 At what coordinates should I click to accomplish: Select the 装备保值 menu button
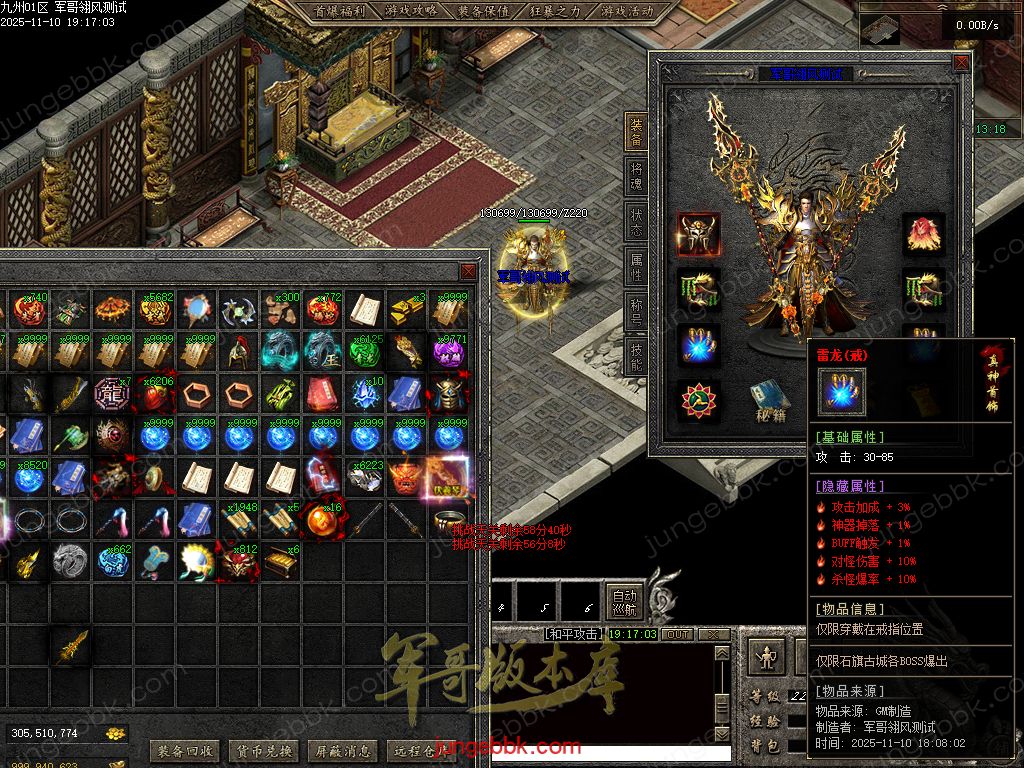(483, 12)
